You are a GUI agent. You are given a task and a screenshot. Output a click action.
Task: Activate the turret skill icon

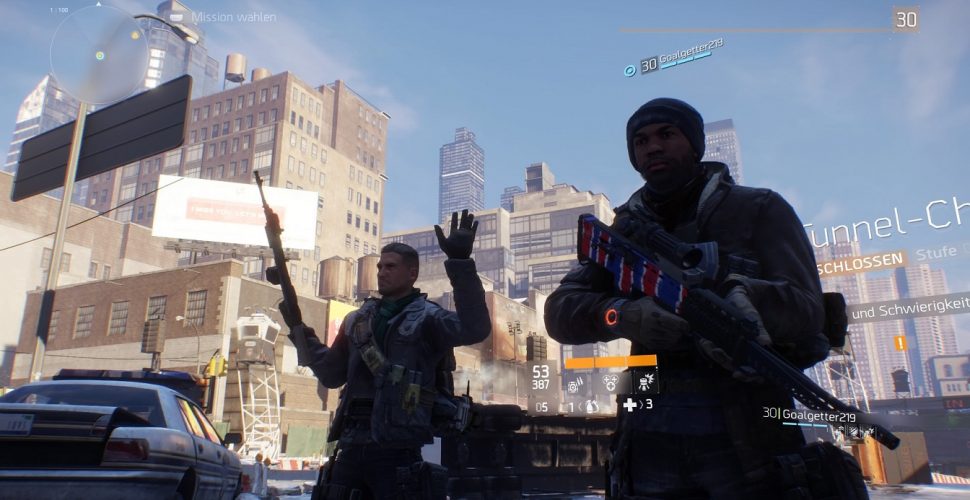(x=643, y=382)
